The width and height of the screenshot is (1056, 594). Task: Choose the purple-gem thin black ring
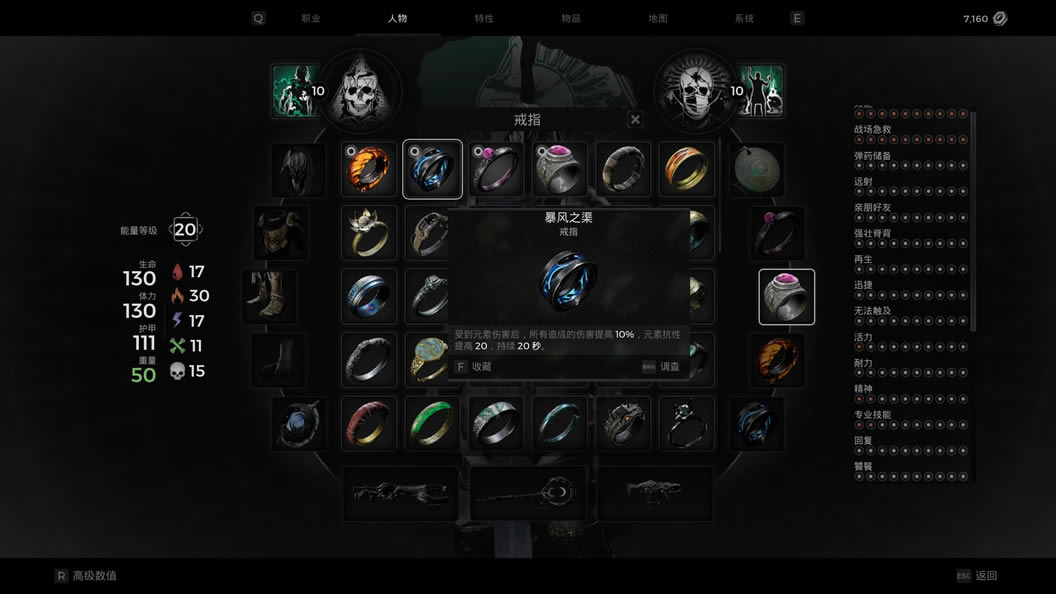(496, 169)
